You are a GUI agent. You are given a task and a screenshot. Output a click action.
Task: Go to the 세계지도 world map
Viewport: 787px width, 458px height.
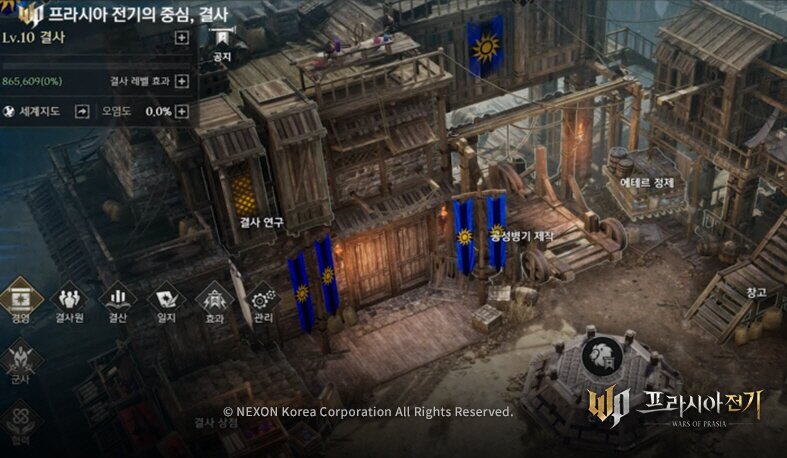tap(81, 111)
